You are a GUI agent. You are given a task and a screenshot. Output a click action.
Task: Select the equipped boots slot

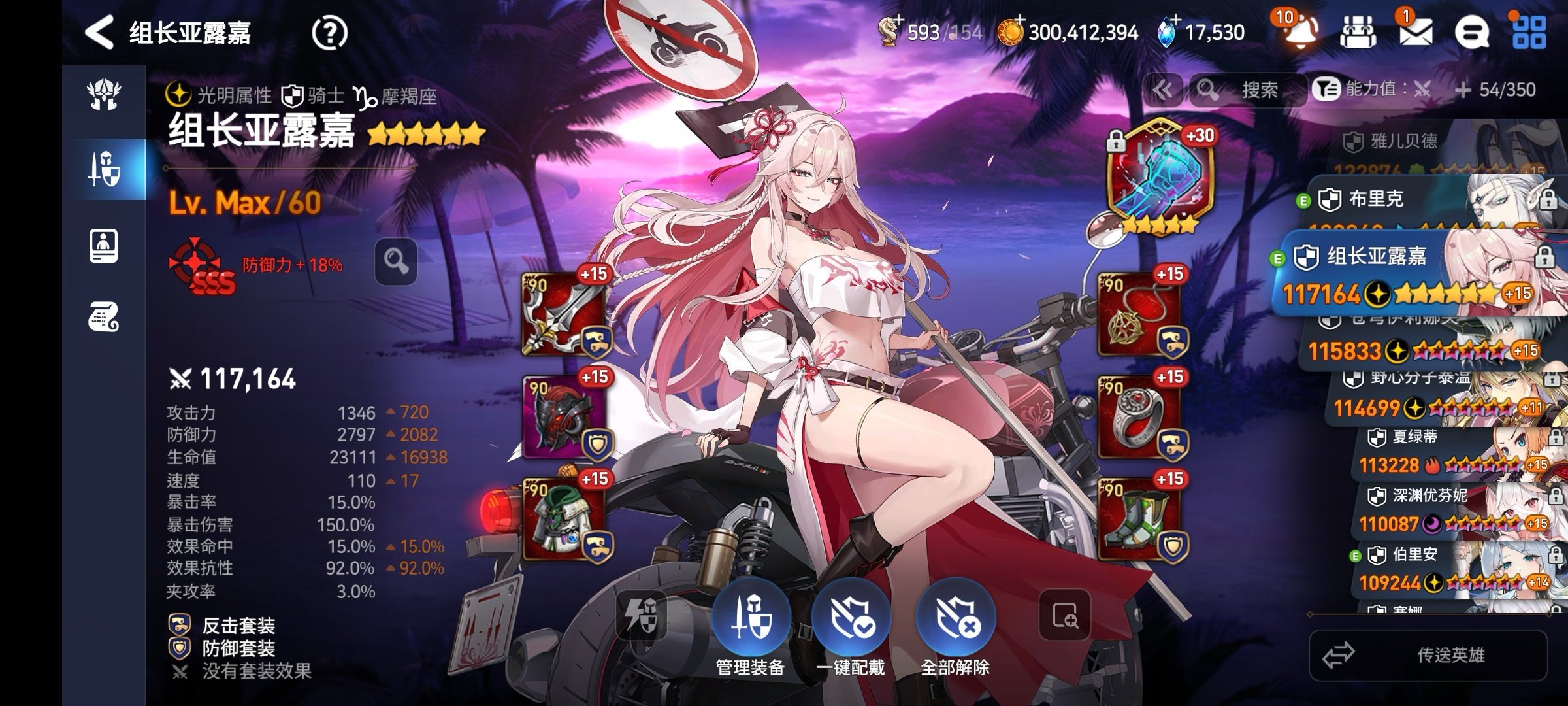1139,519
